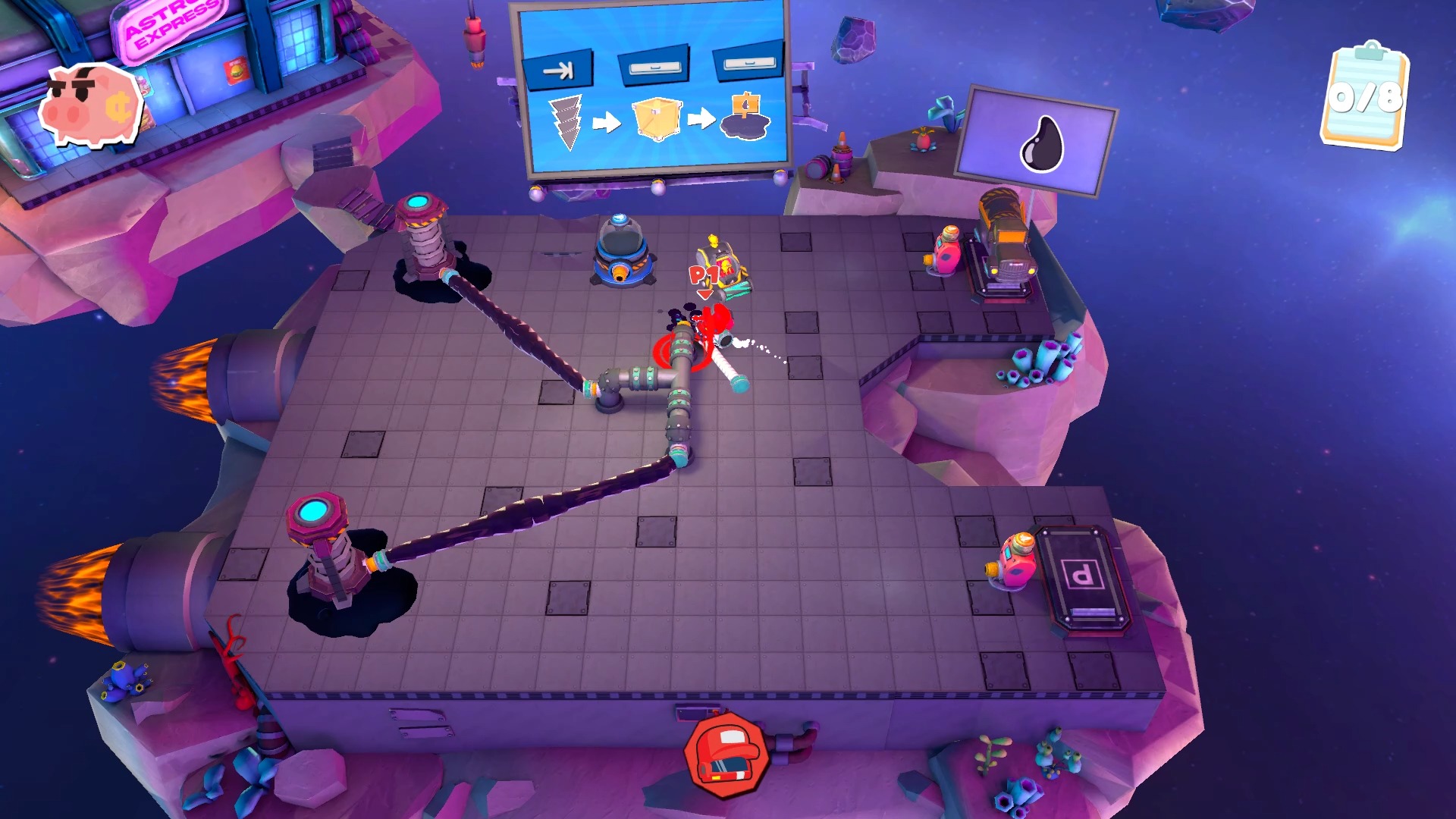The height and width of the screenshot is (819, 1456).
Task: Click the angry piggy bank coin icon
Action: (x=90, y=105)
